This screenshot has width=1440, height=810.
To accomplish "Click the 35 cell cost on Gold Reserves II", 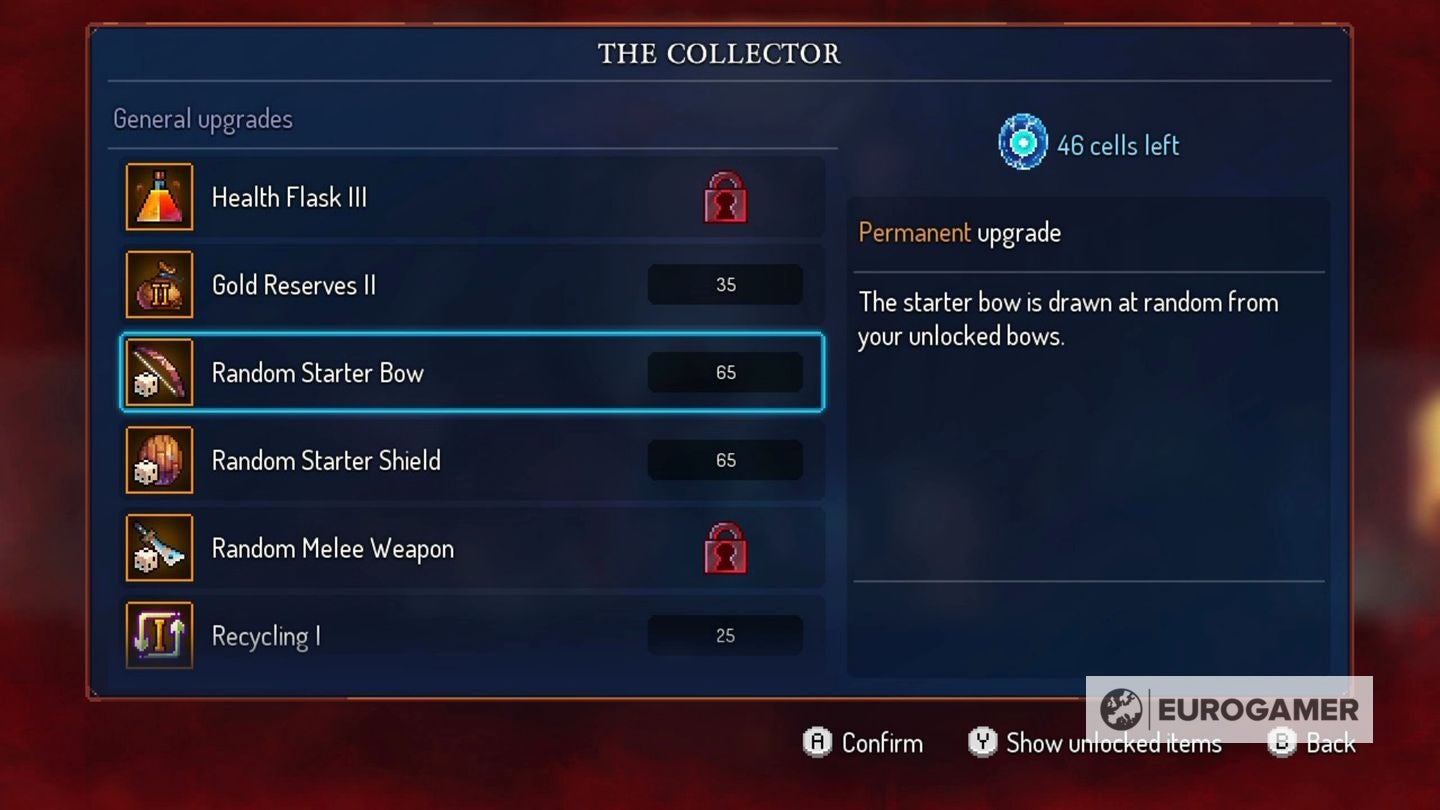I will pos(725,285).
